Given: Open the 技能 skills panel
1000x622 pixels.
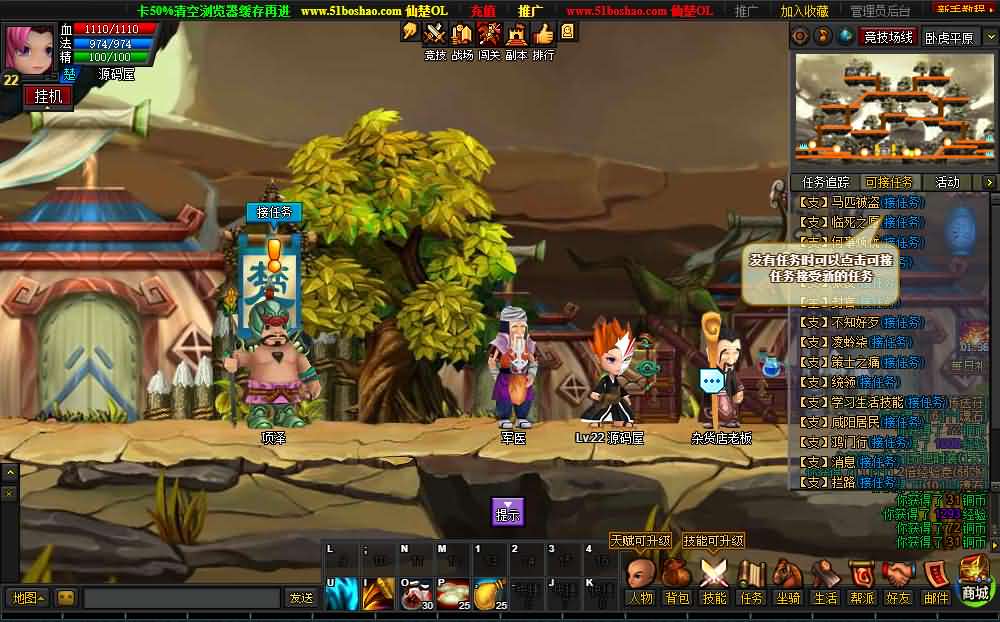Looking at the screenshot, I should point(713,576).
